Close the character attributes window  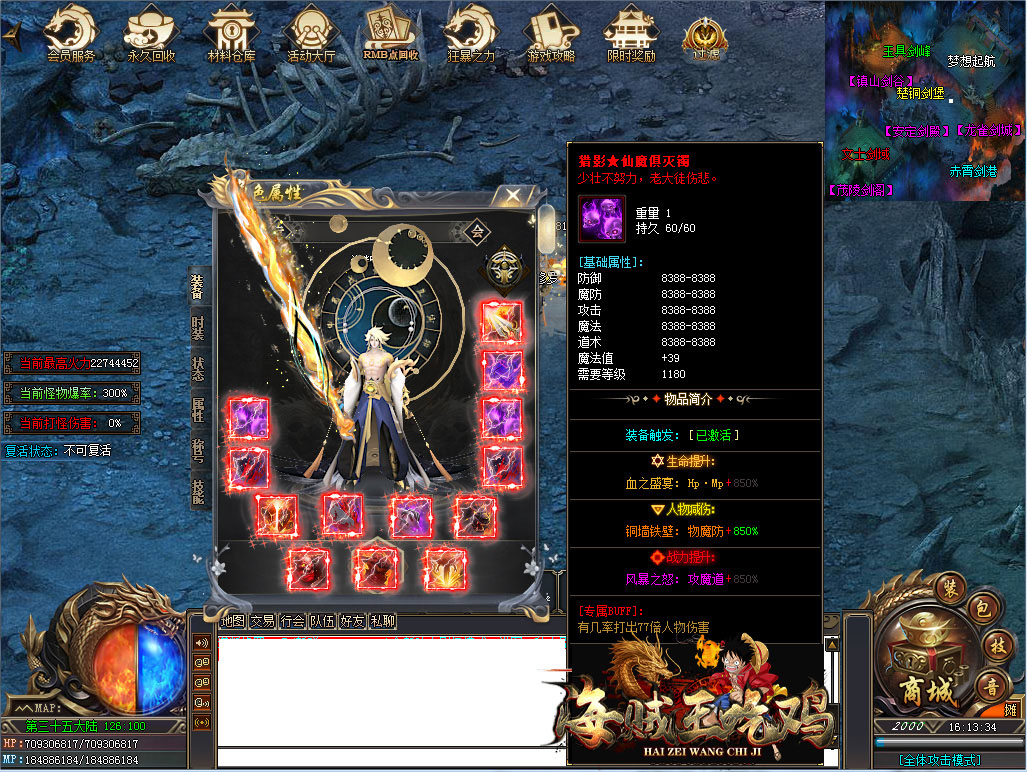click(513, 194)
